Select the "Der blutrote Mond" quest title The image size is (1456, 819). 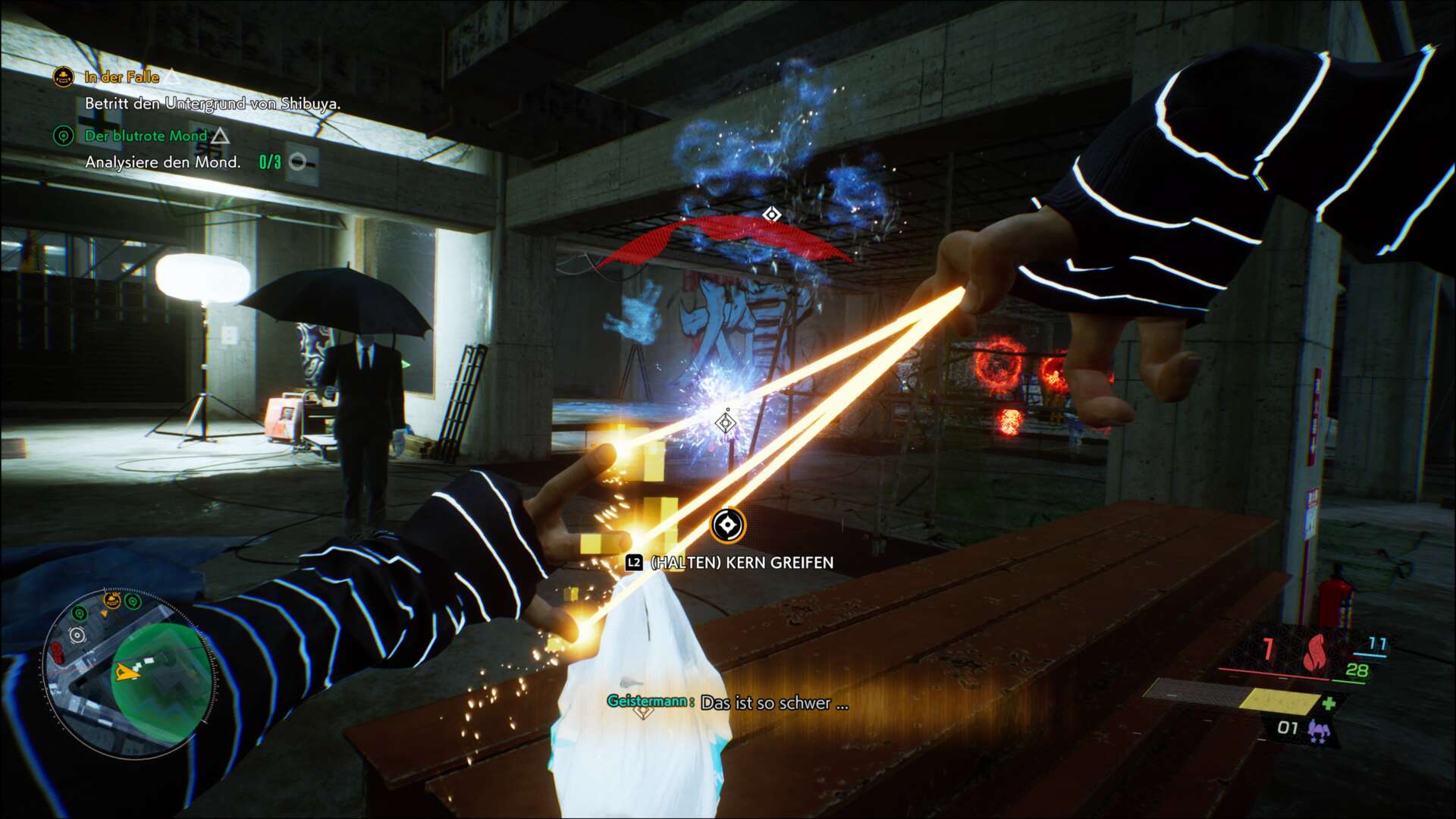[146, 136]
